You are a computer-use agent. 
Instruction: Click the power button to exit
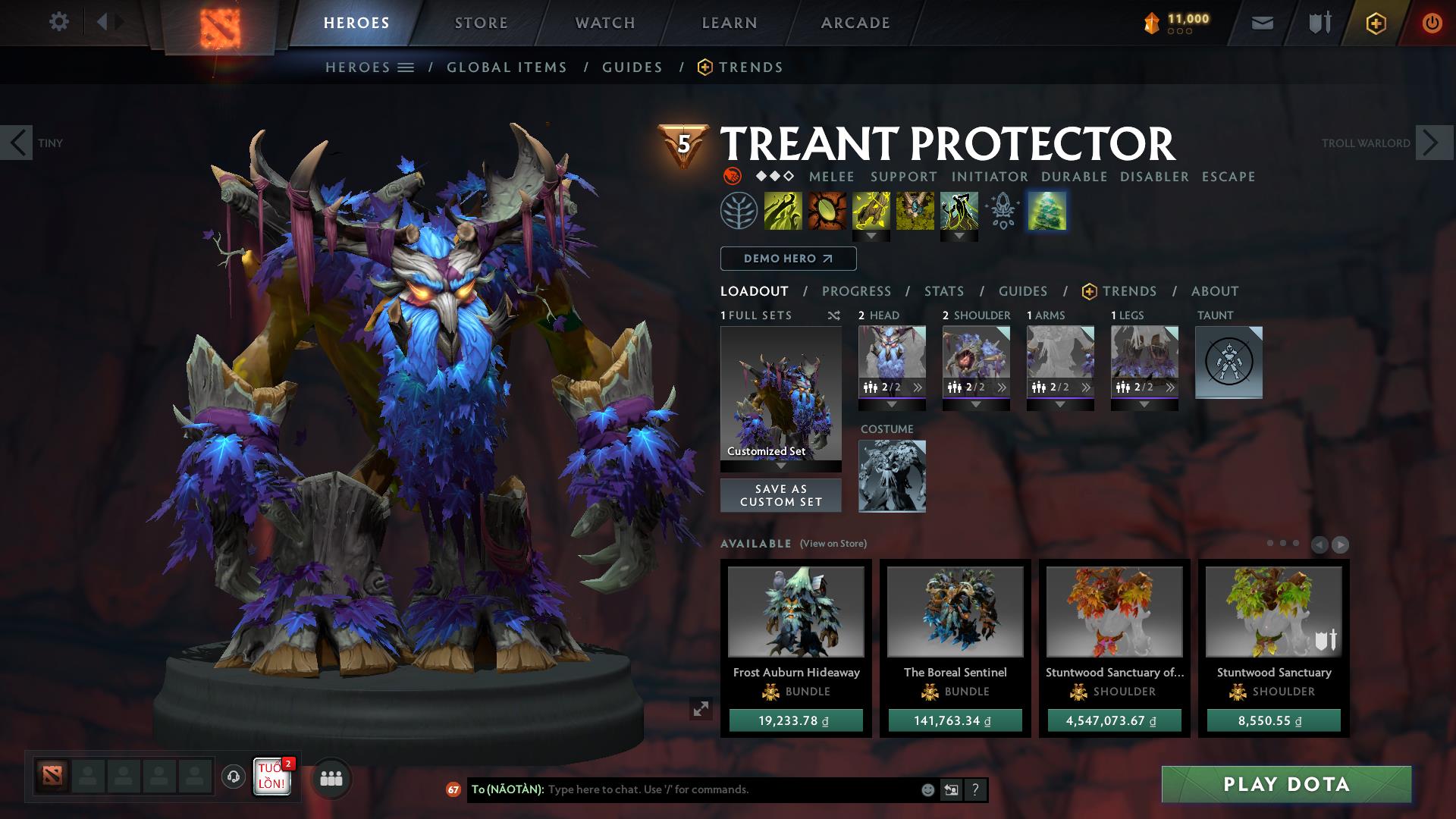[x=1430, y=22]
